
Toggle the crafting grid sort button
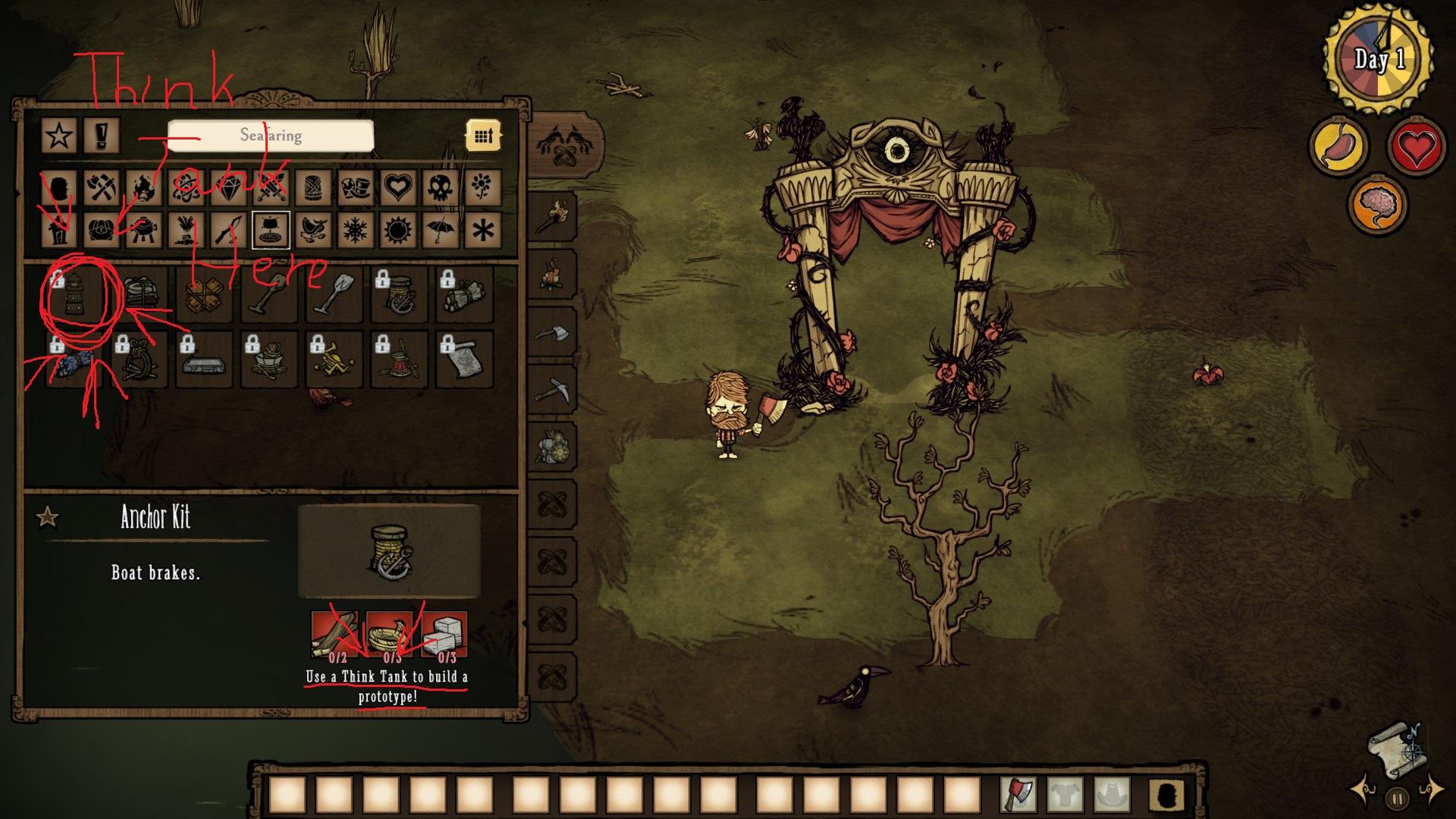click(483, 136)
